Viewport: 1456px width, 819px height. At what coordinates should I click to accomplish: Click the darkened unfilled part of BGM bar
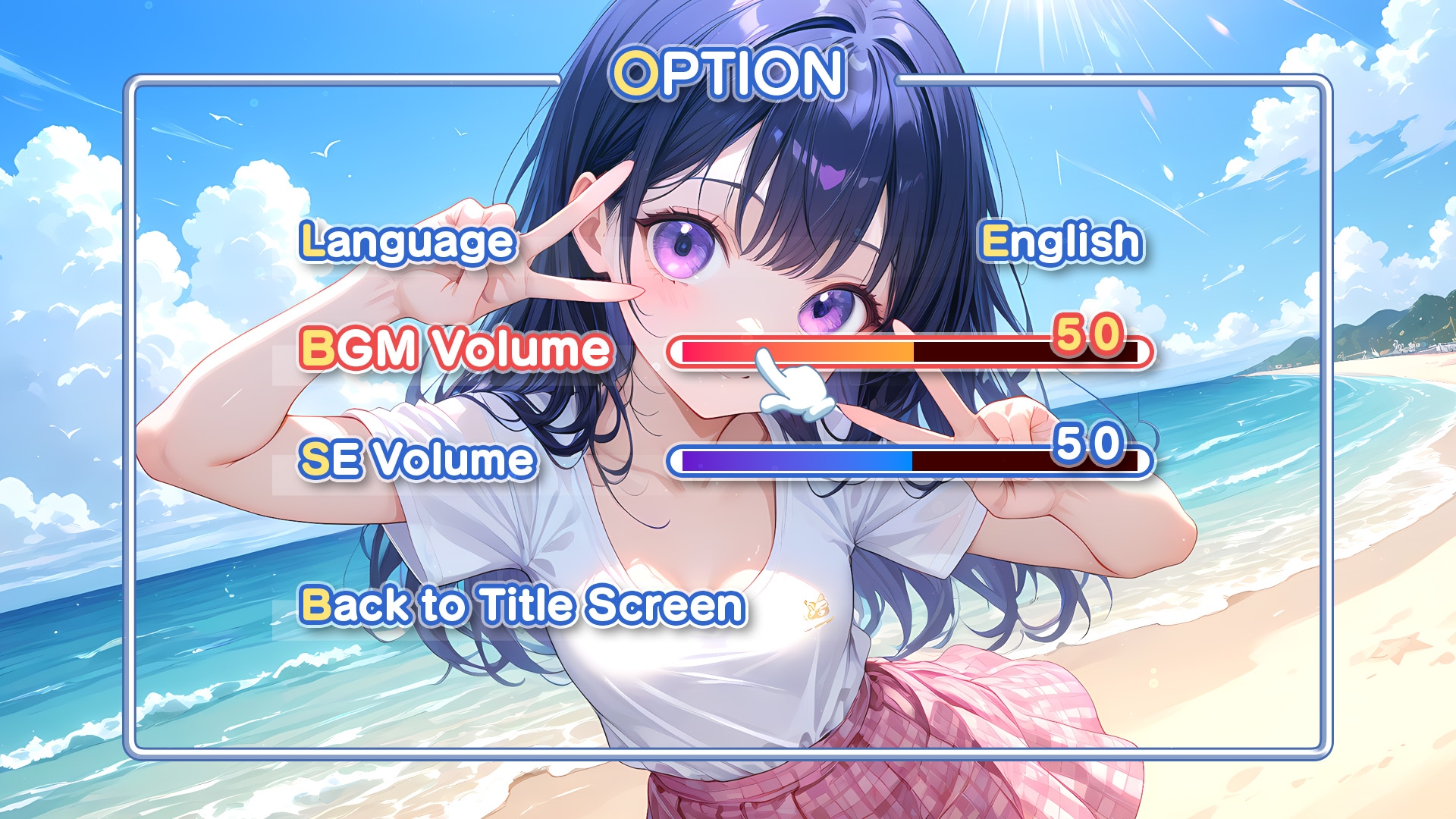(x=1024, y=353)
